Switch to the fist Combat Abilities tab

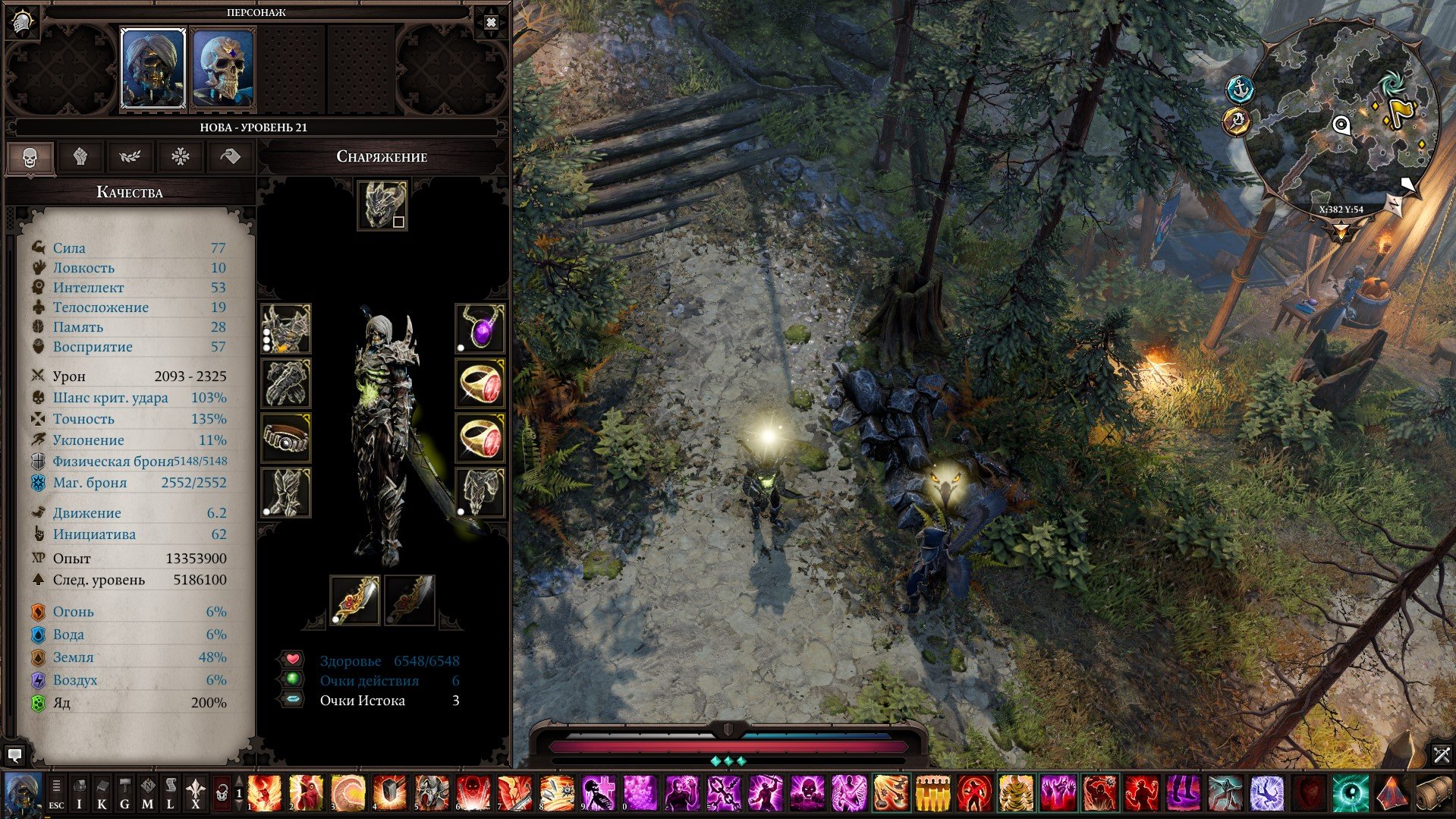click(x=81, y=157)
